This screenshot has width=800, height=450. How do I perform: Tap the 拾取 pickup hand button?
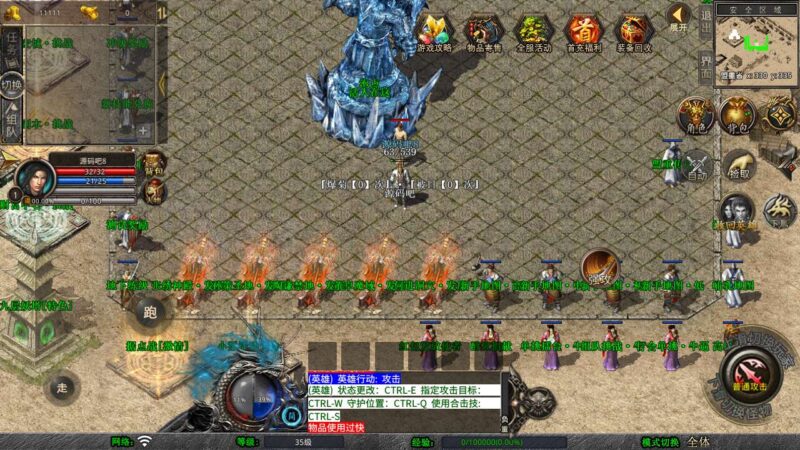(x=739, y=165)
